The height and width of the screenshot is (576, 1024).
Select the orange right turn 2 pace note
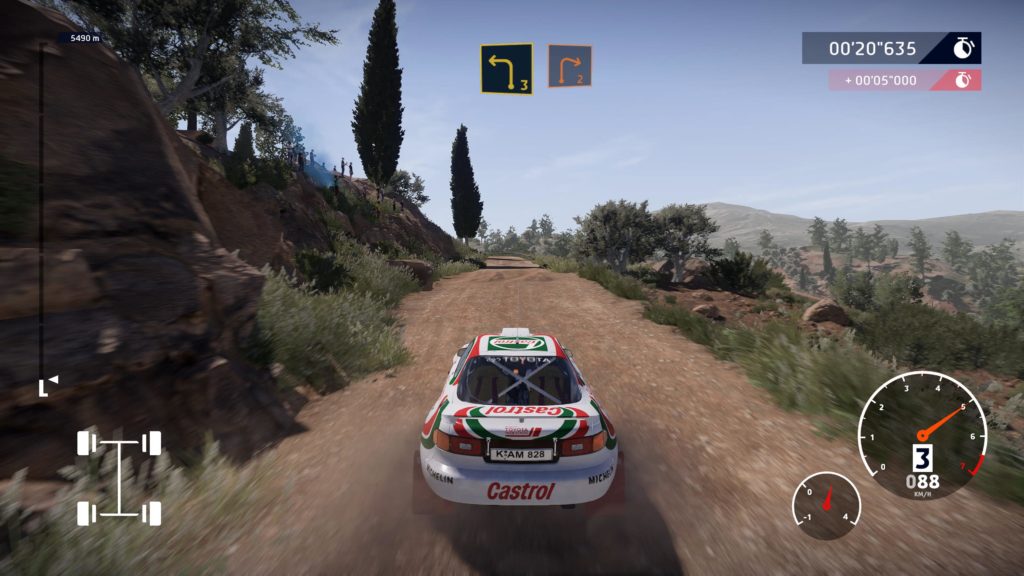click(569, 66)
